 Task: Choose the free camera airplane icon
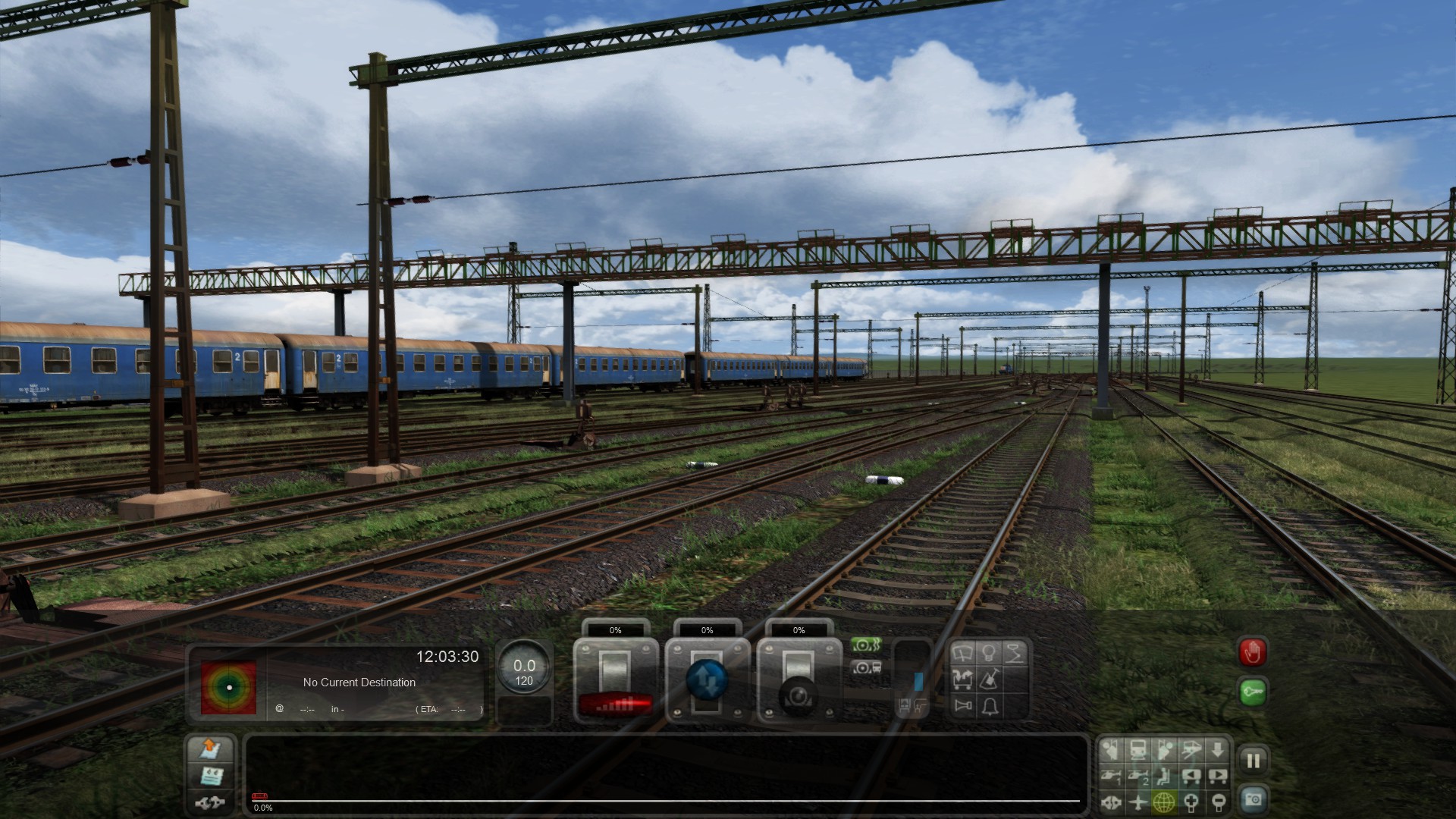1137,802
